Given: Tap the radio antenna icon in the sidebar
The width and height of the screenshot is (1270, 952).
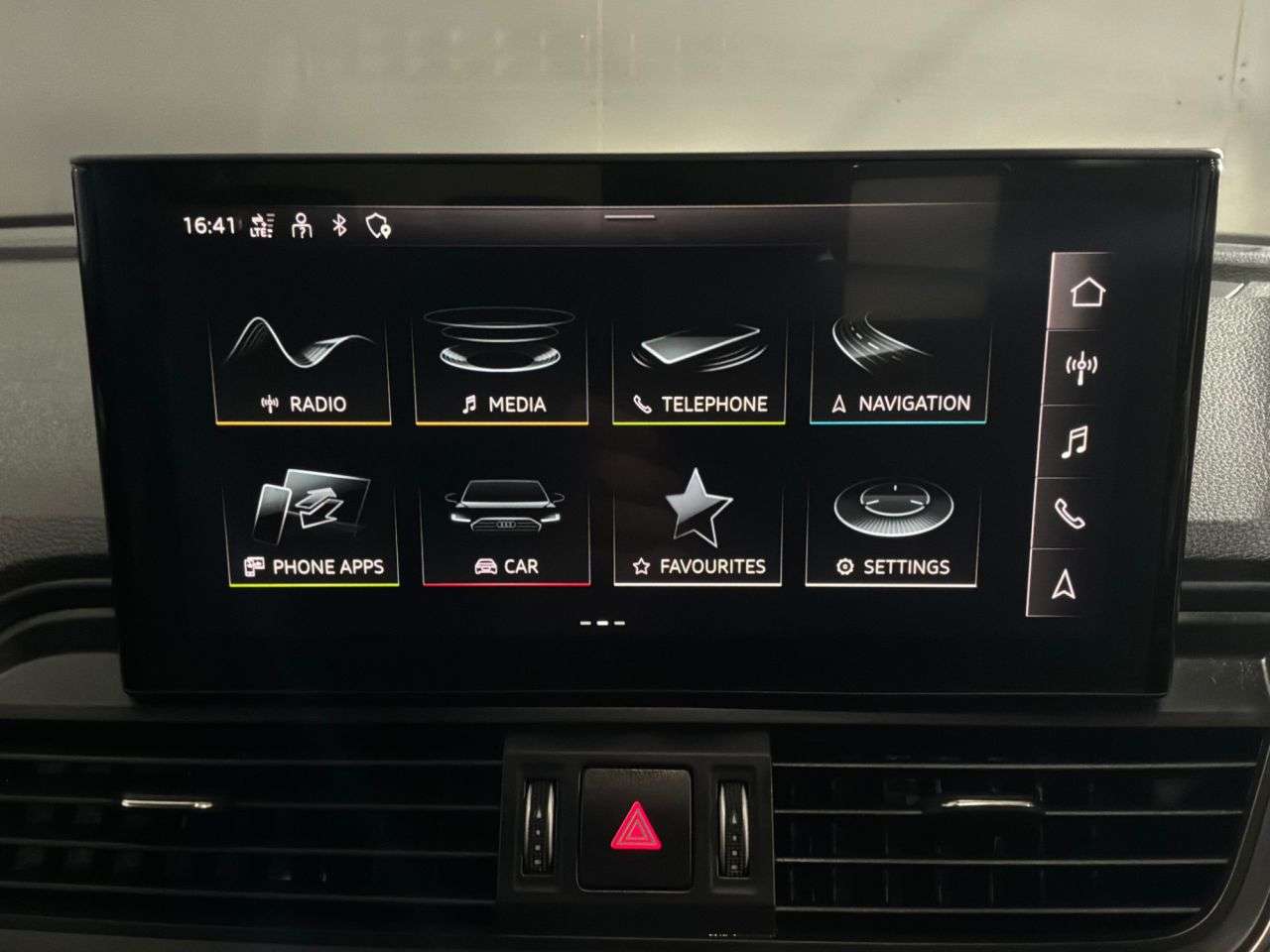Looking at the screenshot, I should (x=1080, y=366).
